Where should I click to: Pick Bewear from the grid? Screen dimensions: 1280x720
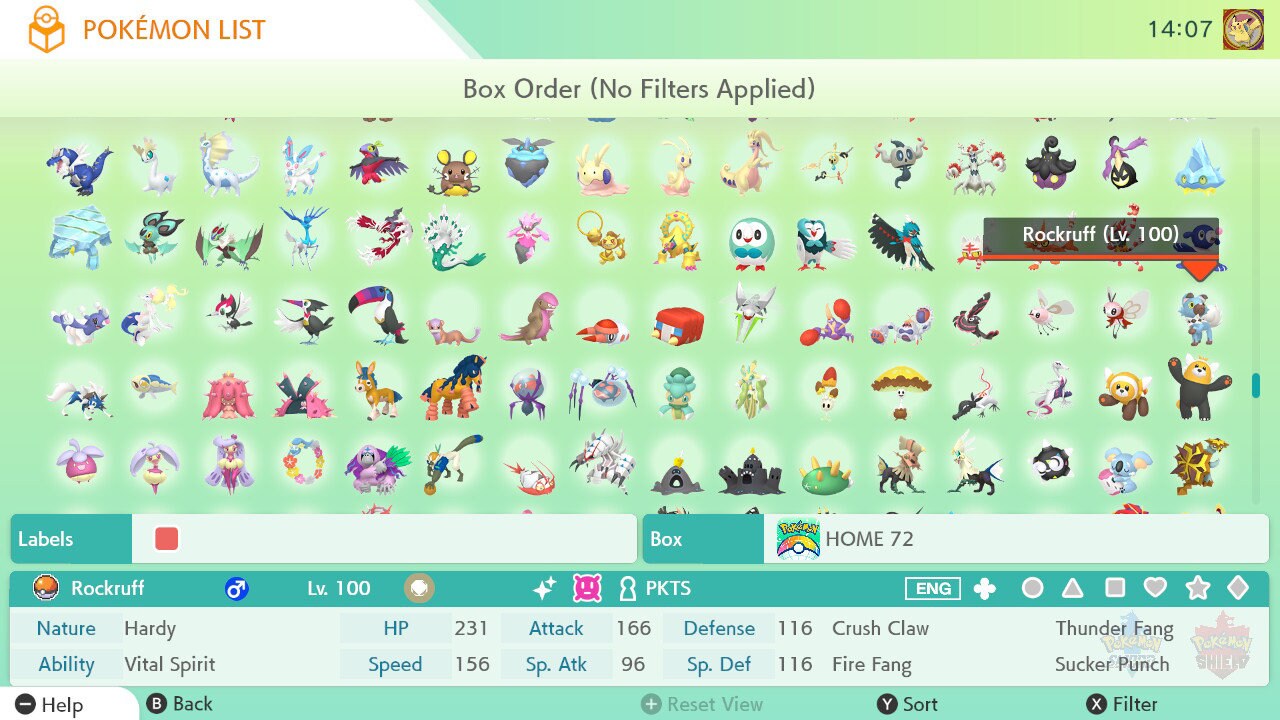[1197, 388]
